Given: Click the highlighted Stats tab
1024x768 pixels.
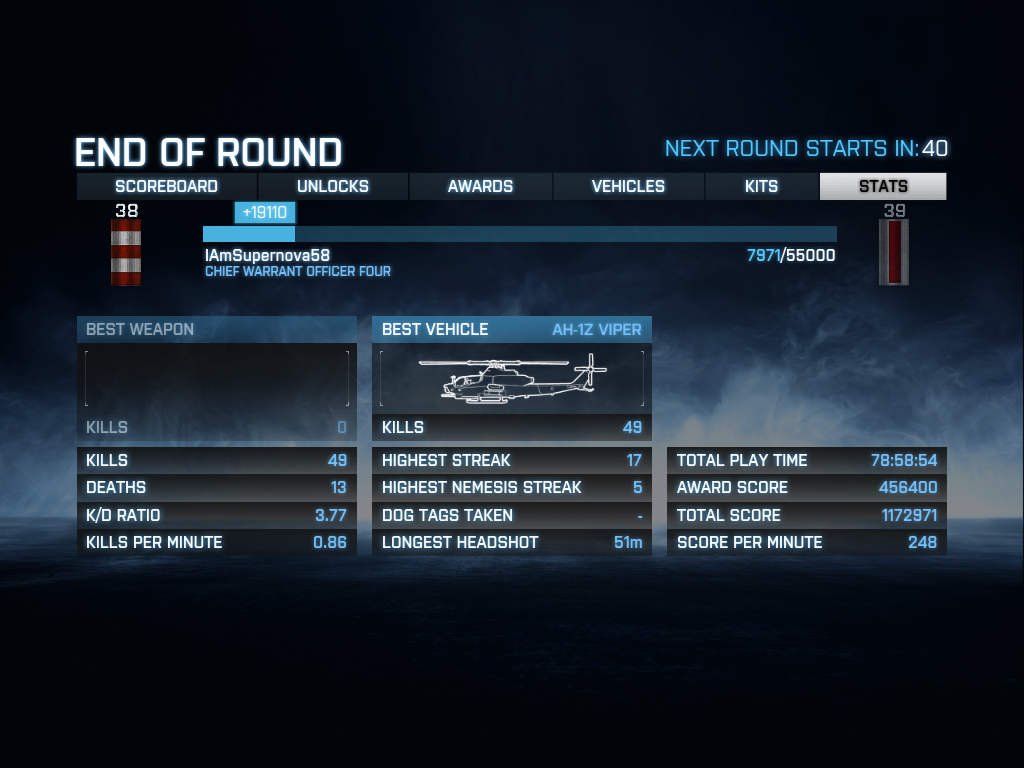Looking at the screenshot, I should point(883,186).
